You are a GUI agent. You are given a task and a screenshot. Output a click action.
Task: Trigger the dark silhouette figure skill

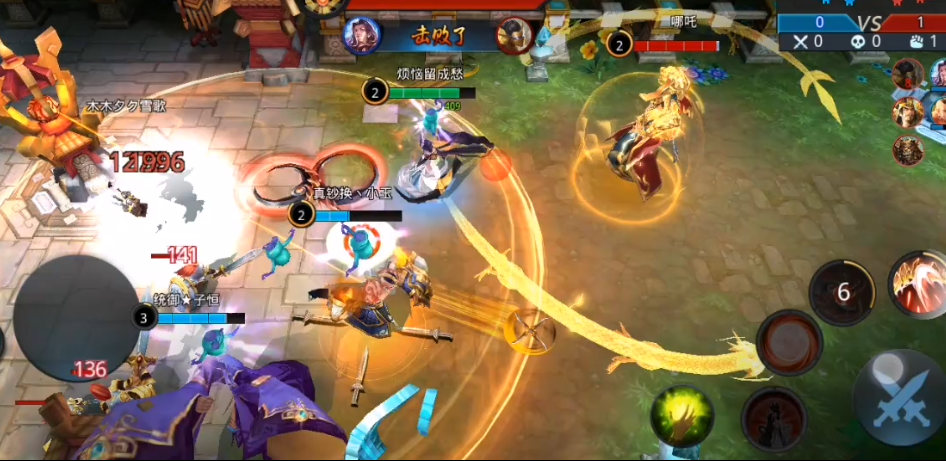774,419
